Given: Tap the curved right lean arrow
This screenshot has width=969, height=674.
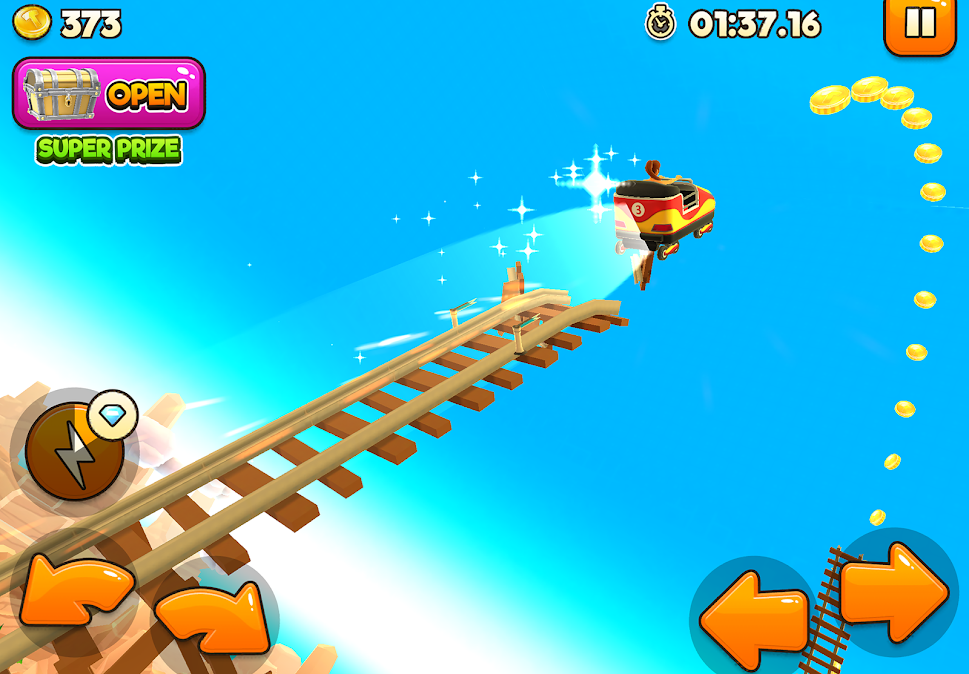Looking at the screenshot, I should 213,611.
